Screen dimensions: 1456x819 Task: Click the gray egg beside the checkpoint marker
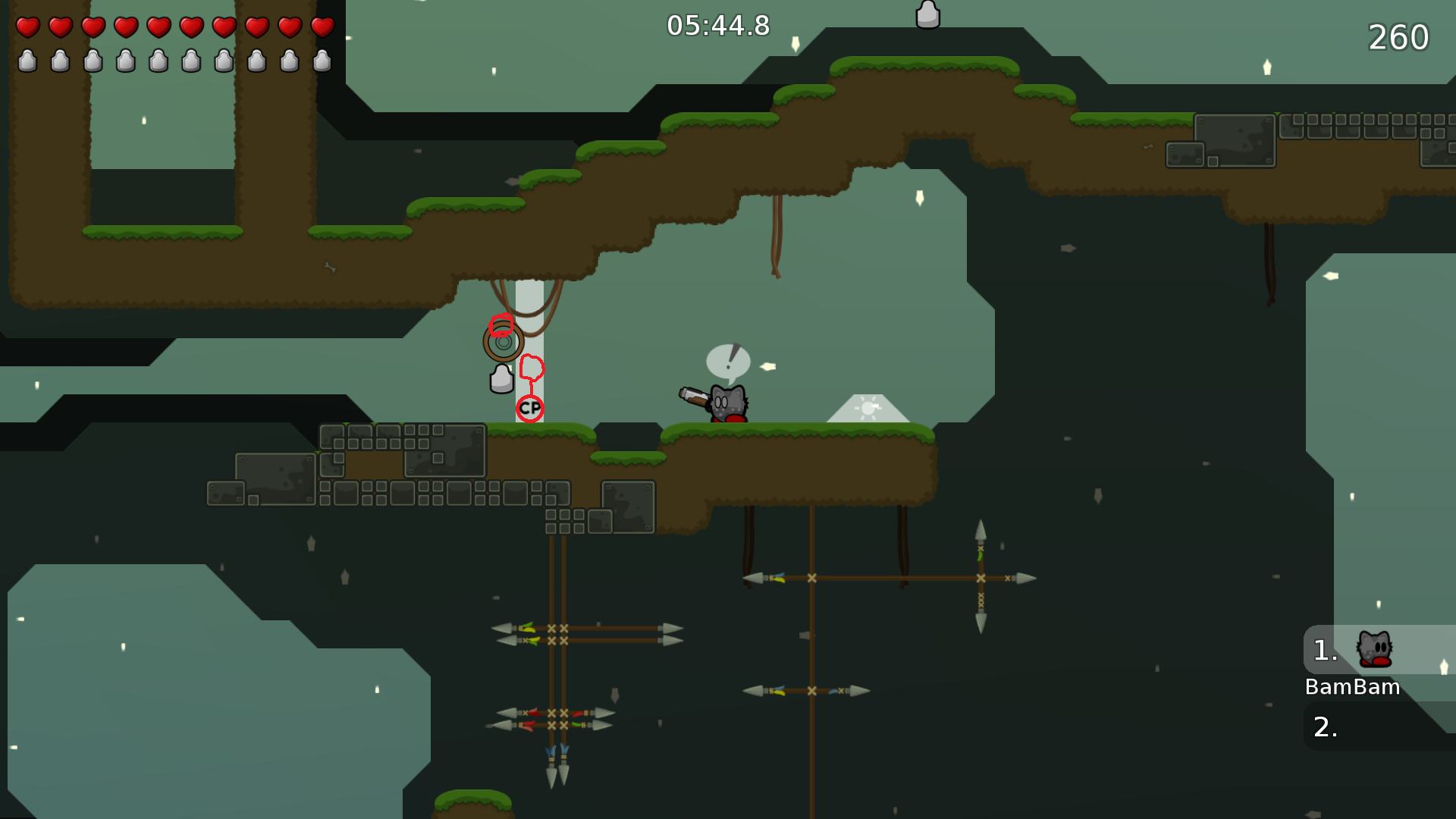tap(502, 377)
